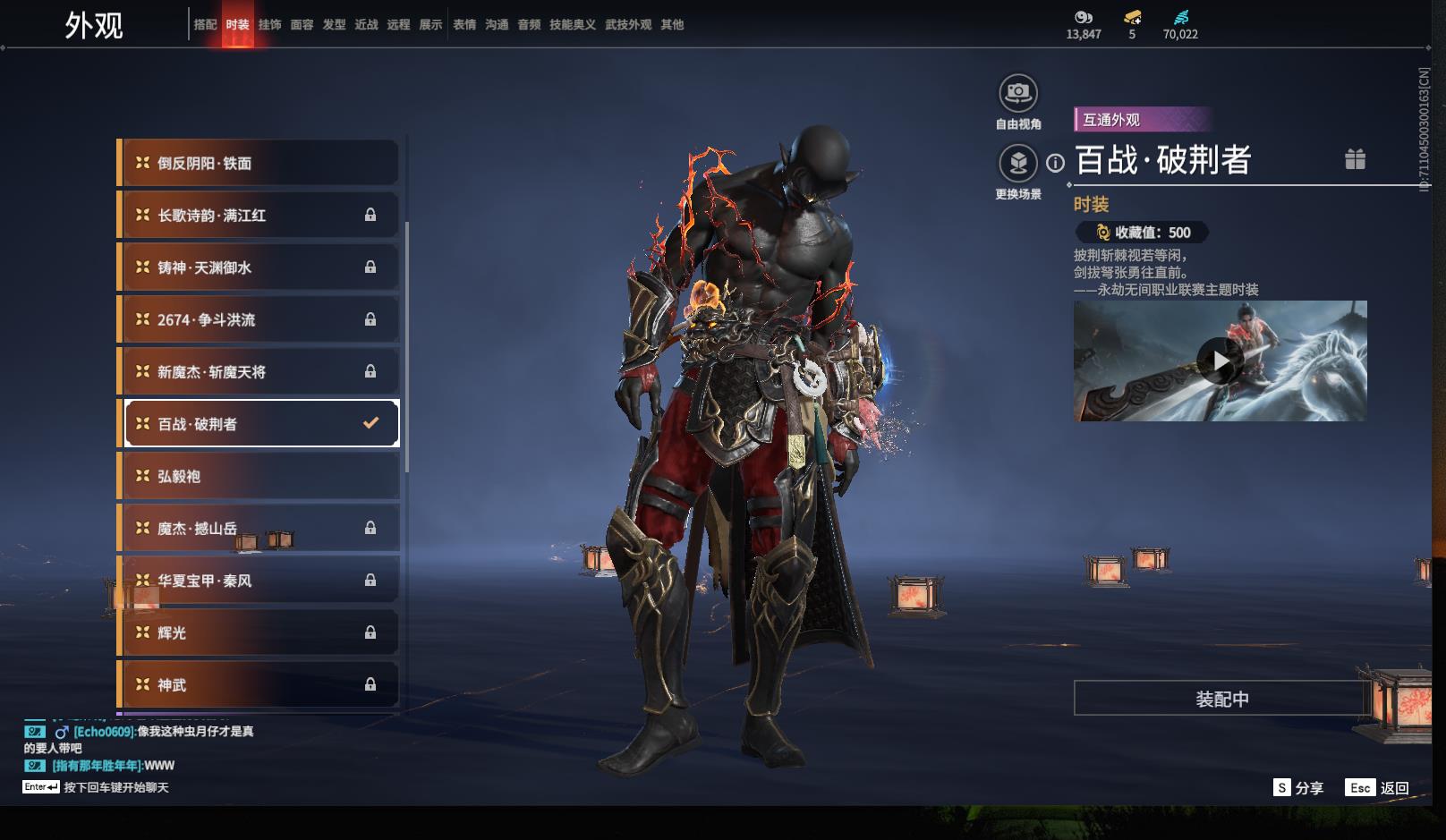Viewport: 1446px width, 840px height.
Task: Activate the 自由视角 camera button
Action: pos(1017,93)
